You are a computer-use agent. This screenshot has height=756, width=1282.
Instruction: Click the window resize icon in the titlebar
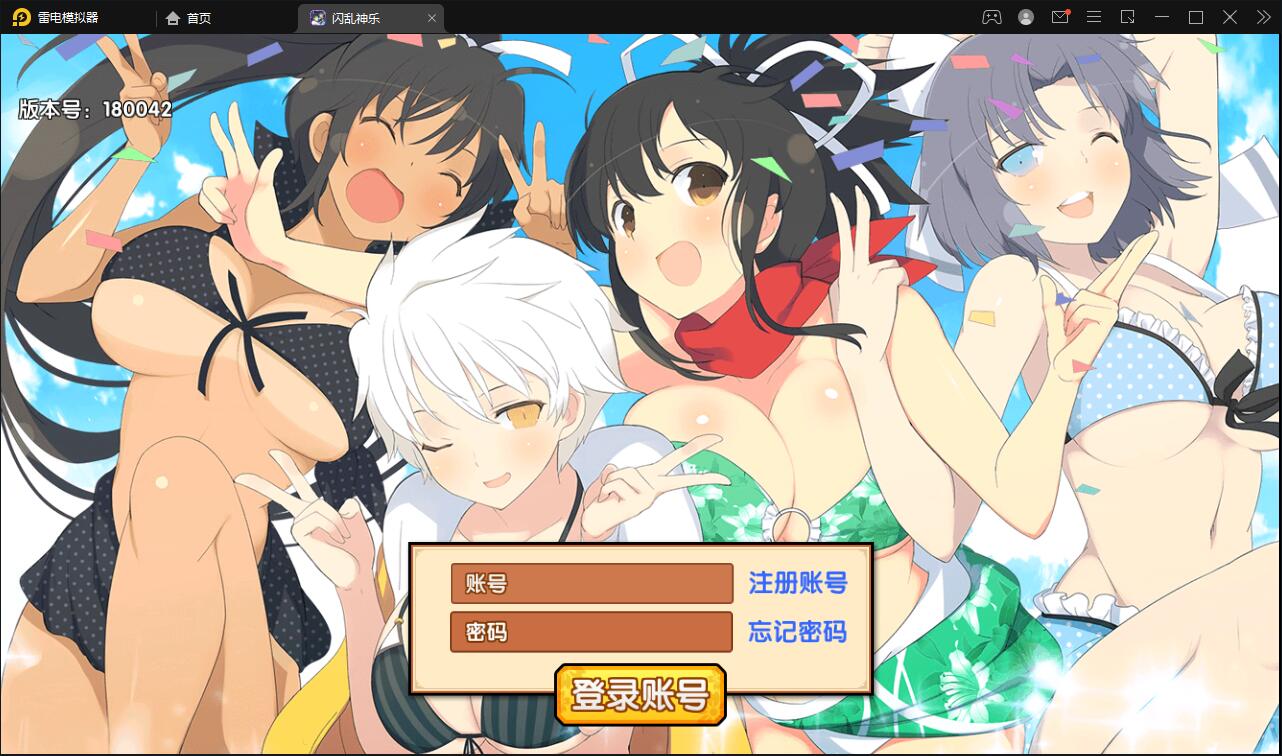click(1127, 17)
